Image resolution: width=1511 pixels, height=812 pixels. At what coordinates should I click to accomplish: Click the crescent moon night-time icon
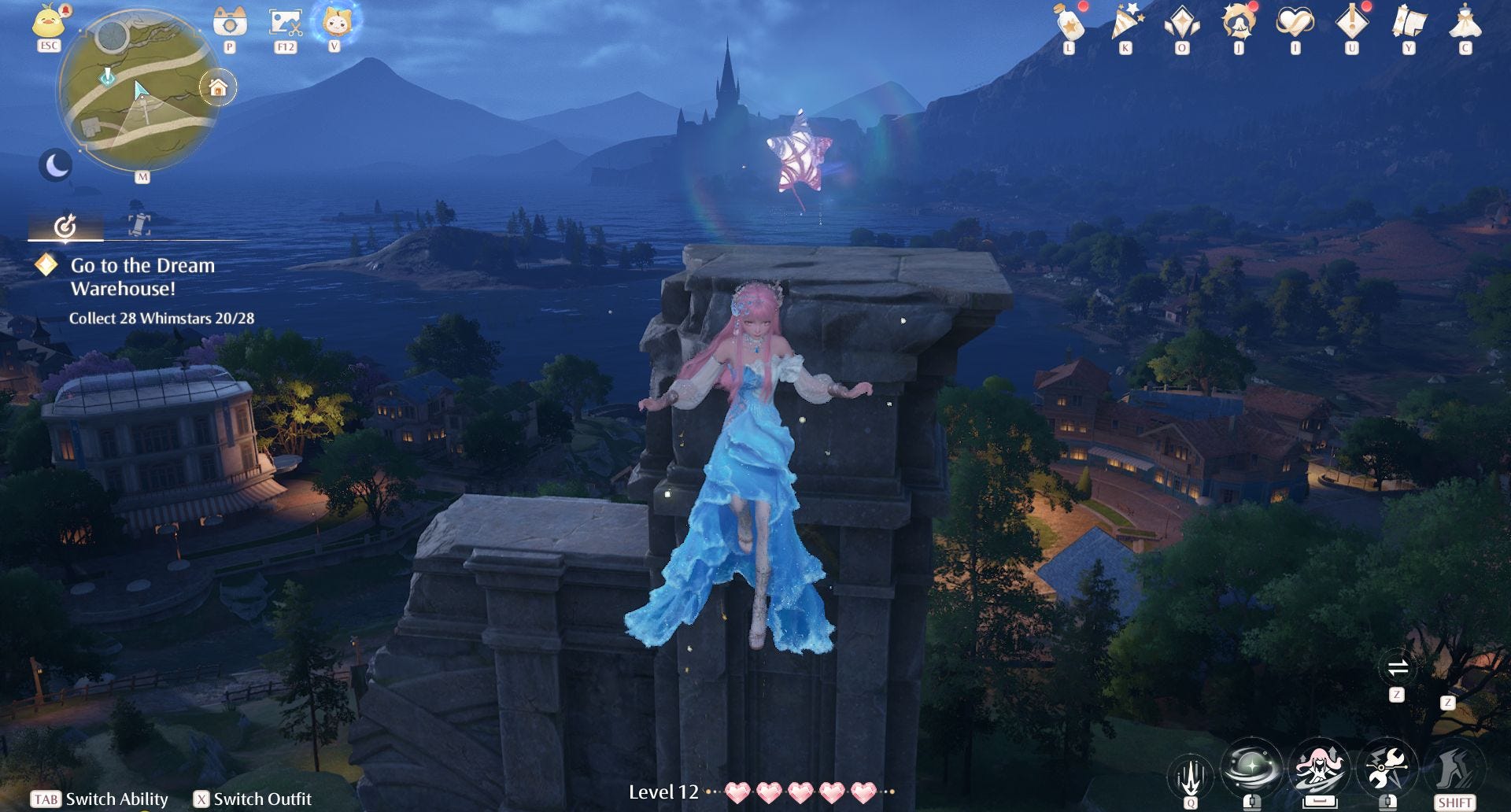click(56, 165)
